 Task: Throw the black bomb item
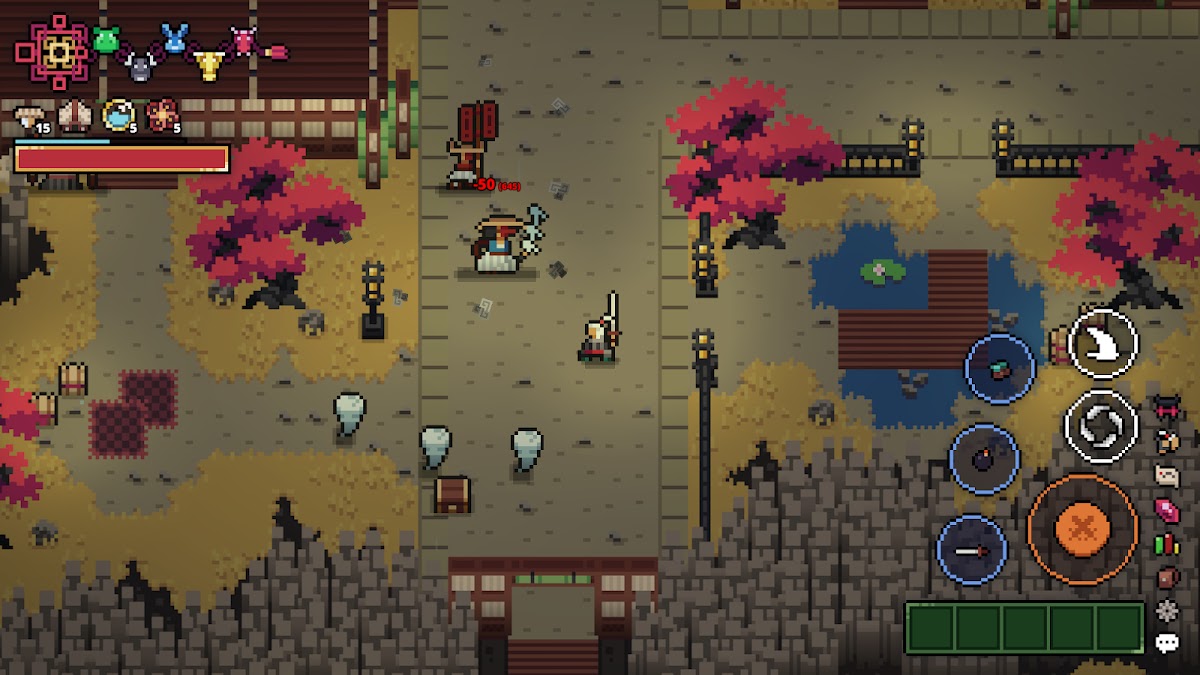click(x=984, y=460)
